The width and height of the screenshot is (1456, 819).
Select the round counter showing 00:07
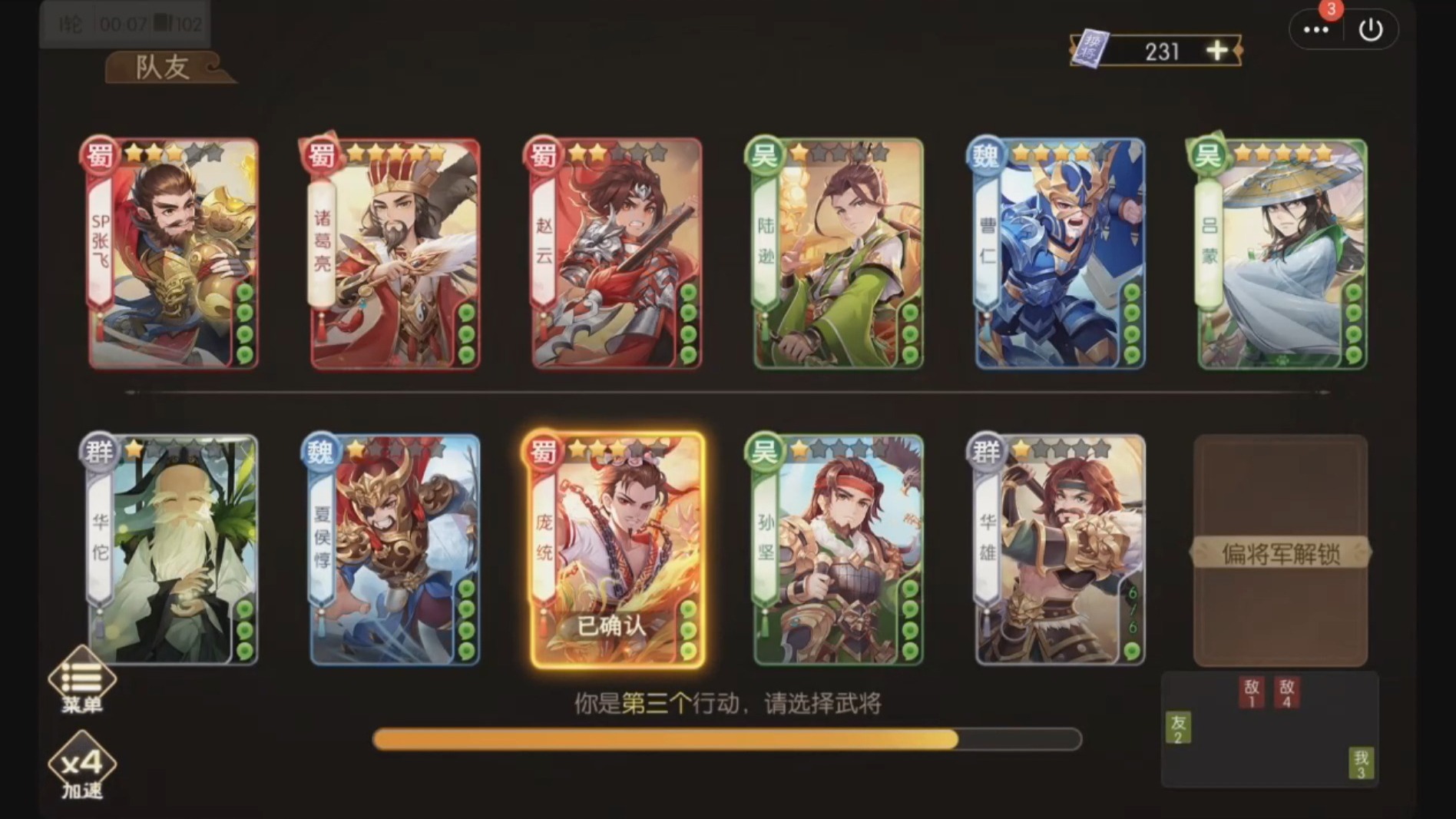(123, 23)
